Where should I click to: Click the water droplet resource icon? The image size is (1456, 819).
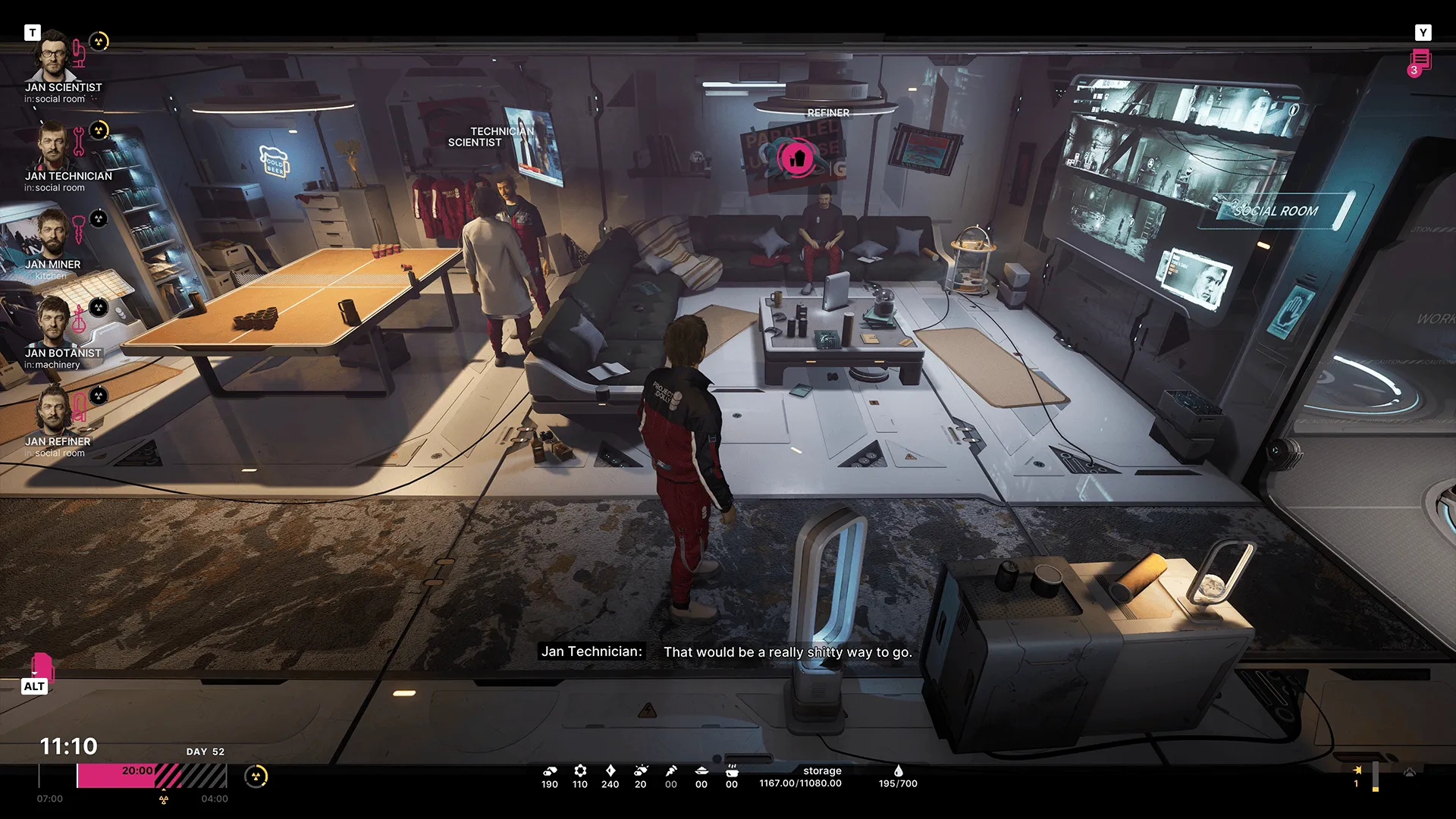(x=898, y=770)
